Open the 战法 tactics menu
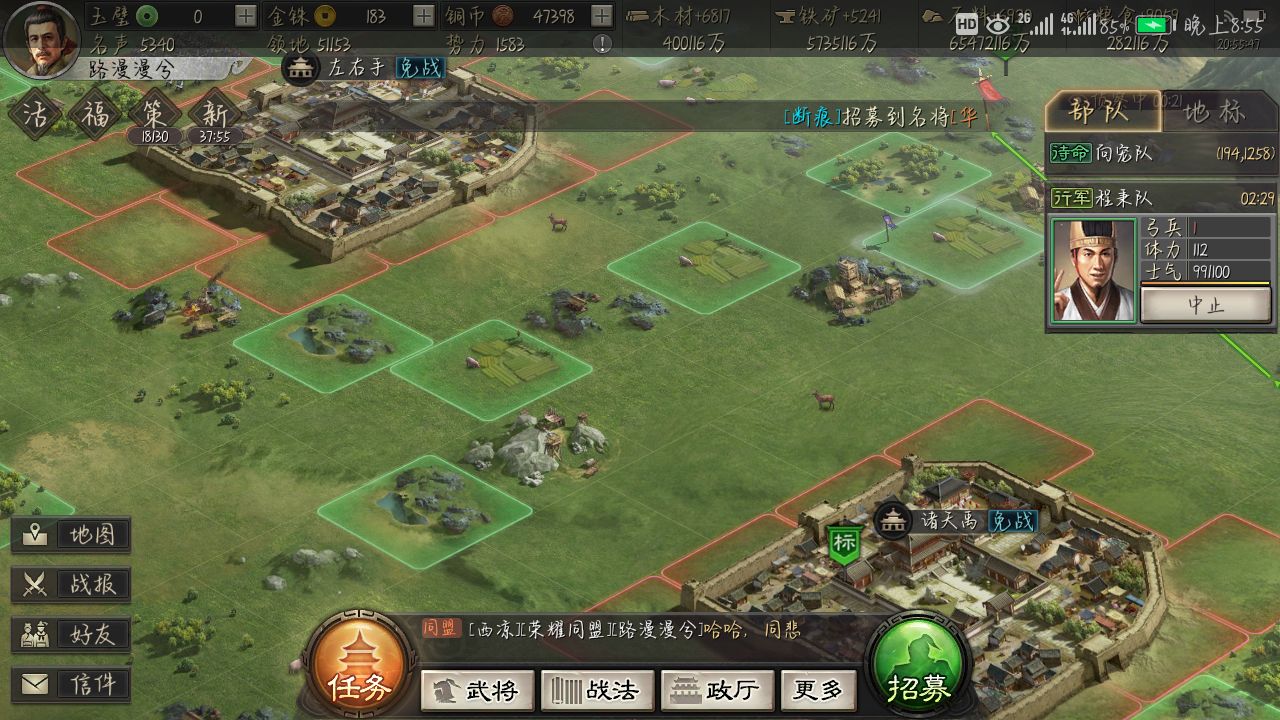Viewport: 1280px width, 720px height. pyautogui.click(x=597, y=690)
